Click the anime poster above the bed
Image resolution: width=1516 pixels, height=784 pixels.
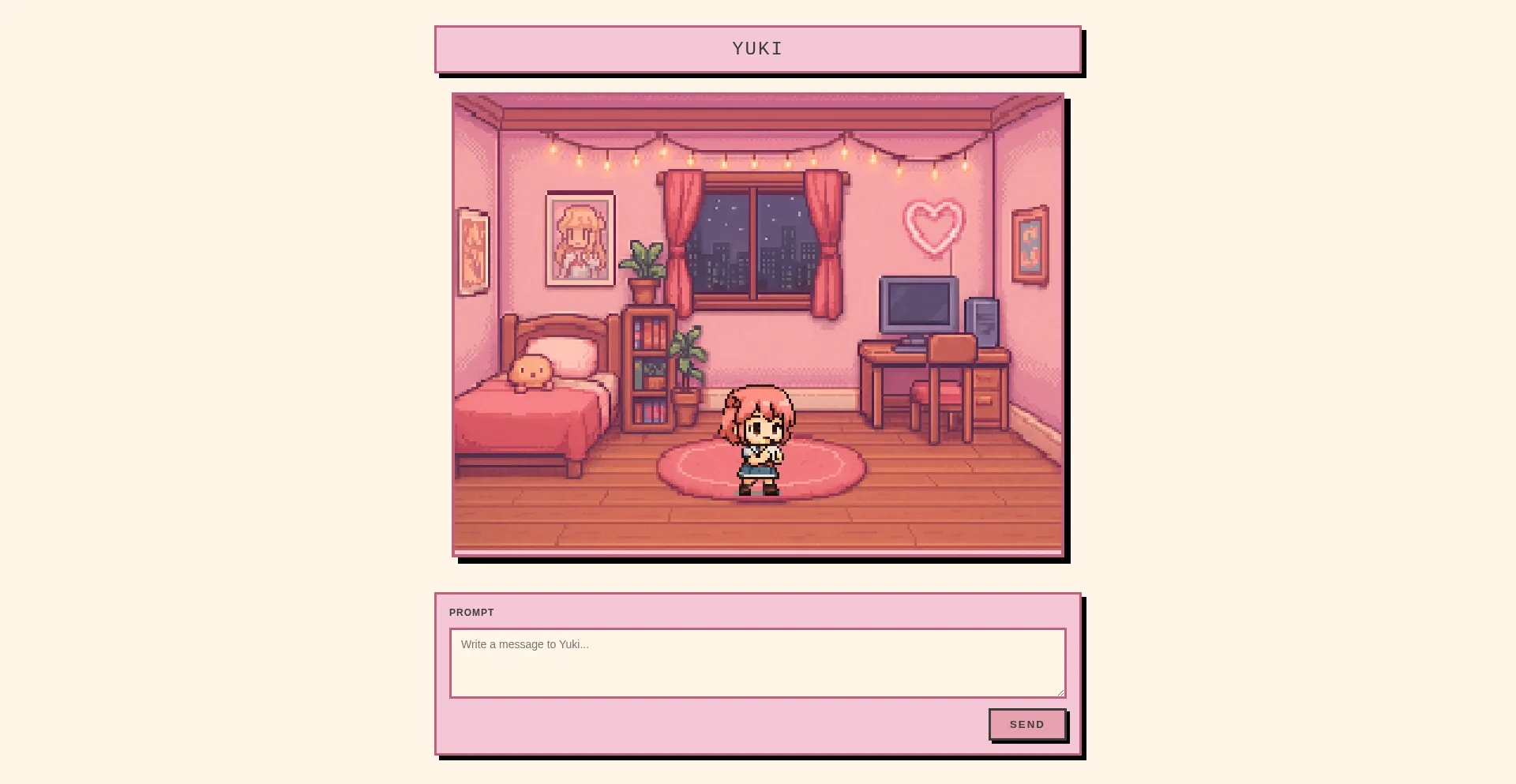579,237
